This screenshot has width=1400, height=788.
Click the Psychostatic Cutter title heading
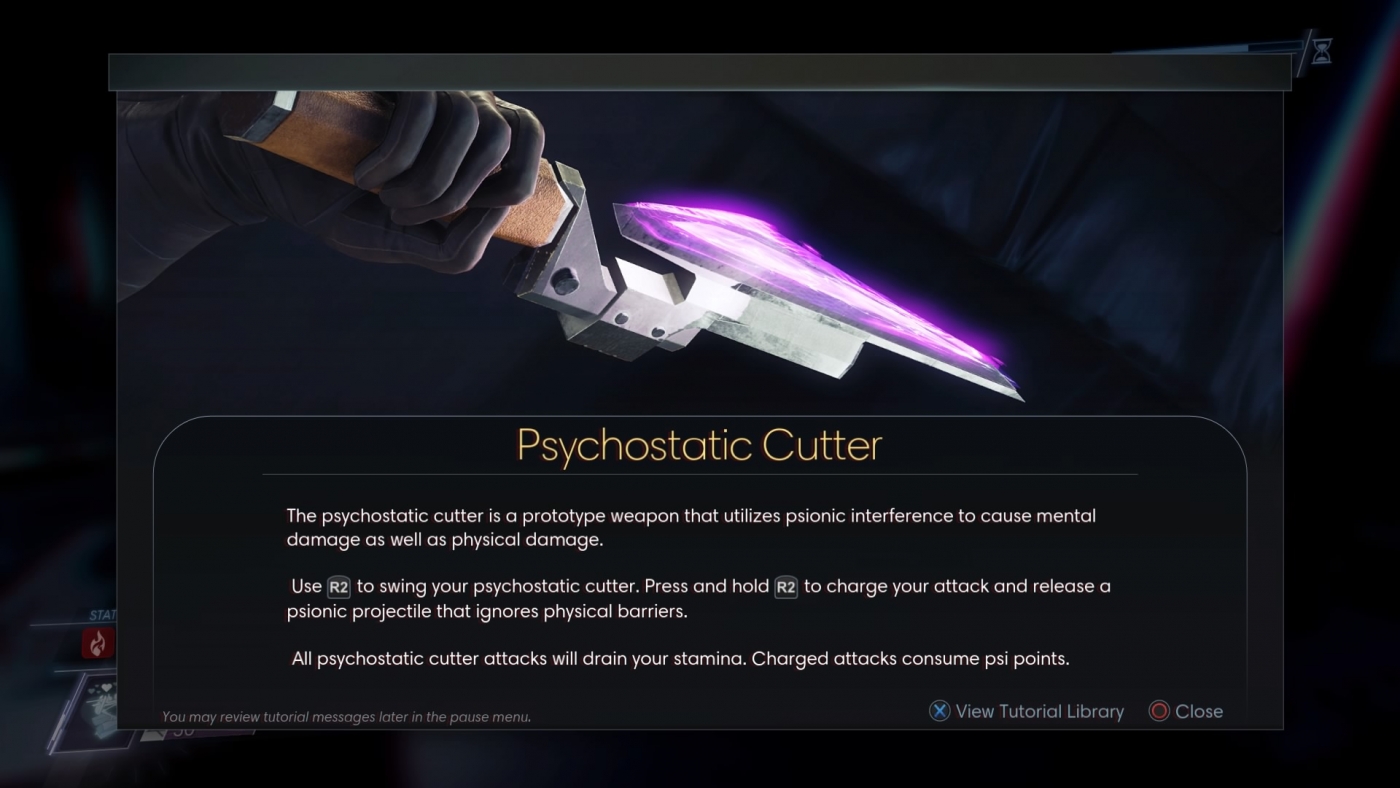(699, 445)
